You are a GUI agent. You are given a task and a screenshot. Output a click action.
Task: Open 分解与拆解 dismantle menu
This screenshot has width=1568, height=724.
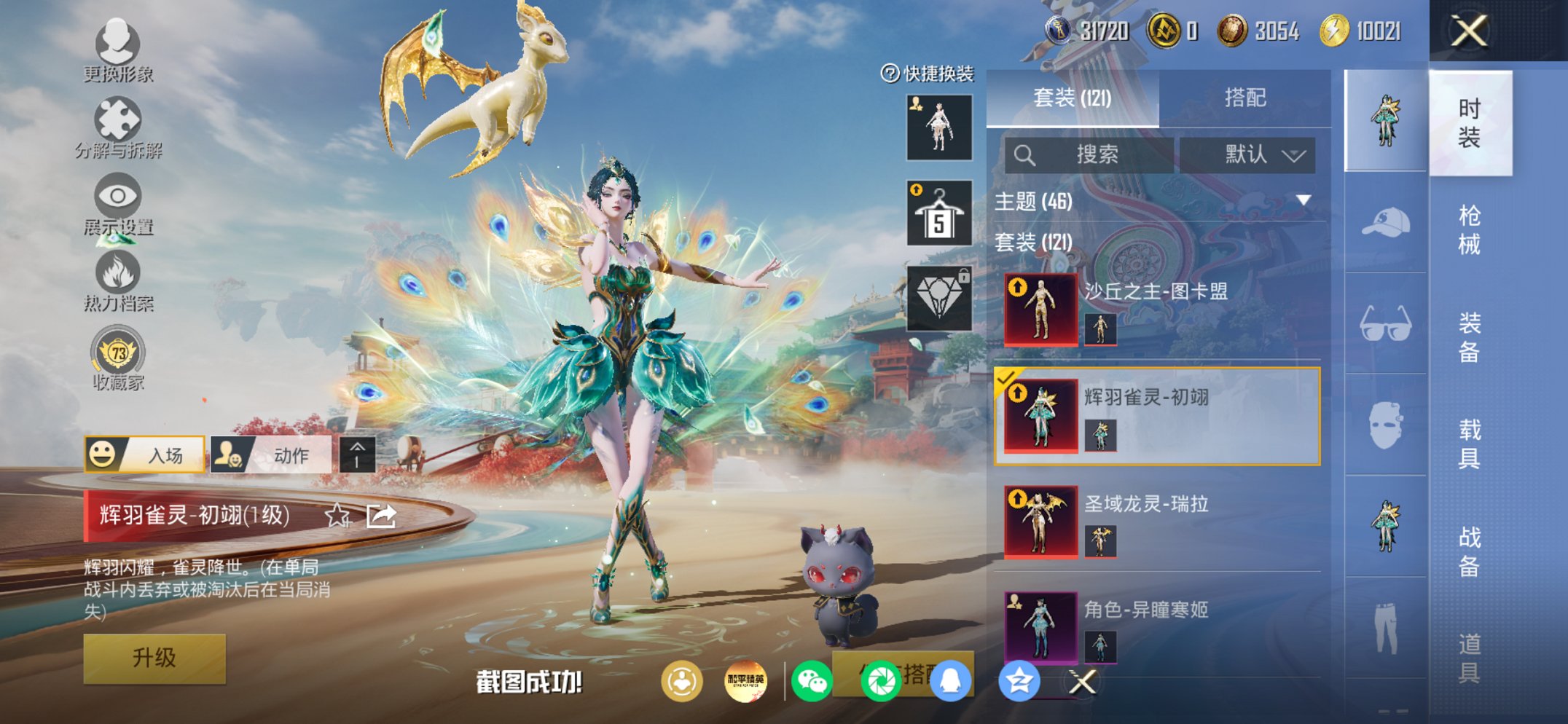click(x=117, y=127)
